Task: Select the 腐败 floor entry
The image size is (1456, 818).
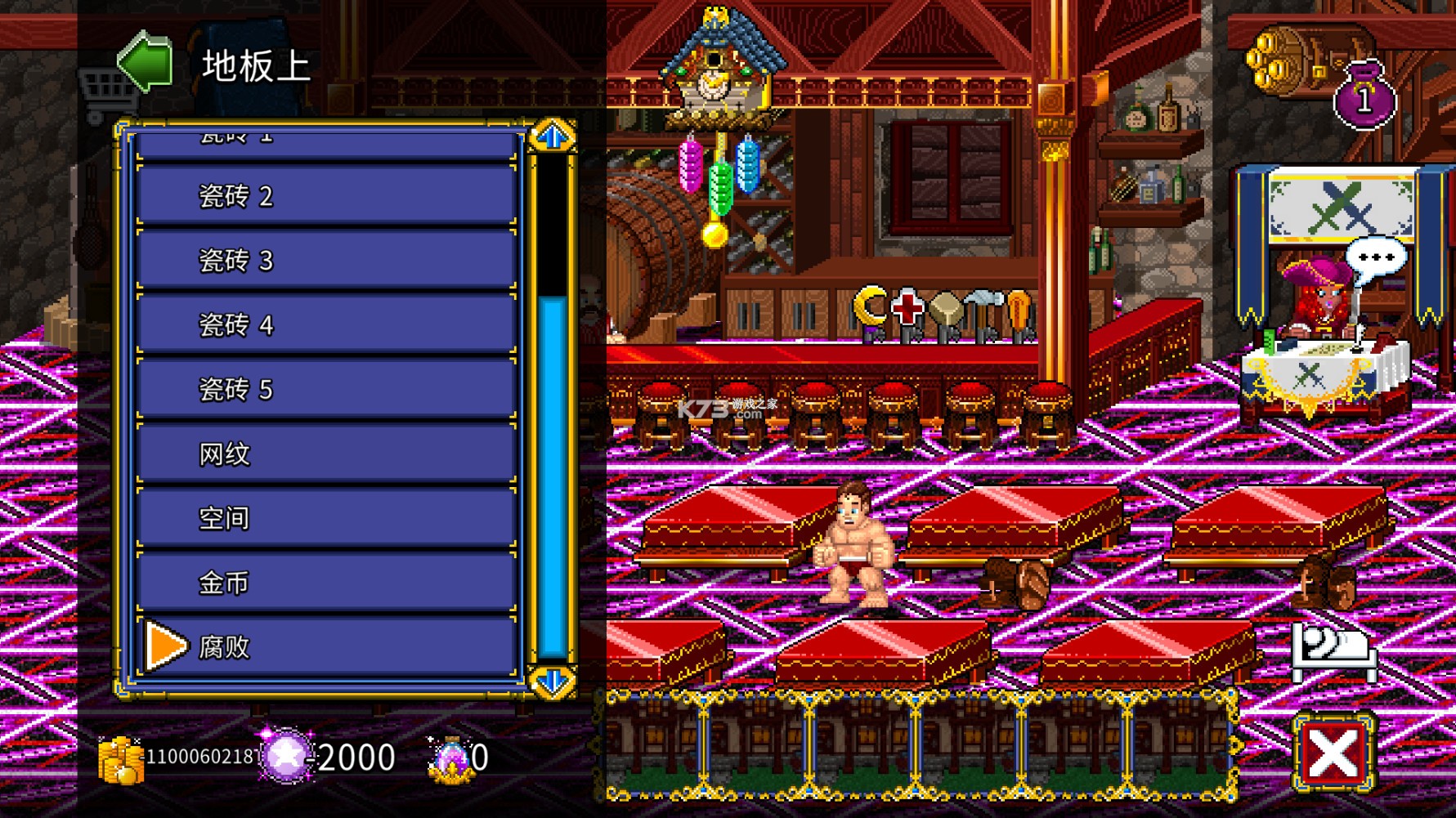Action: 327,648
